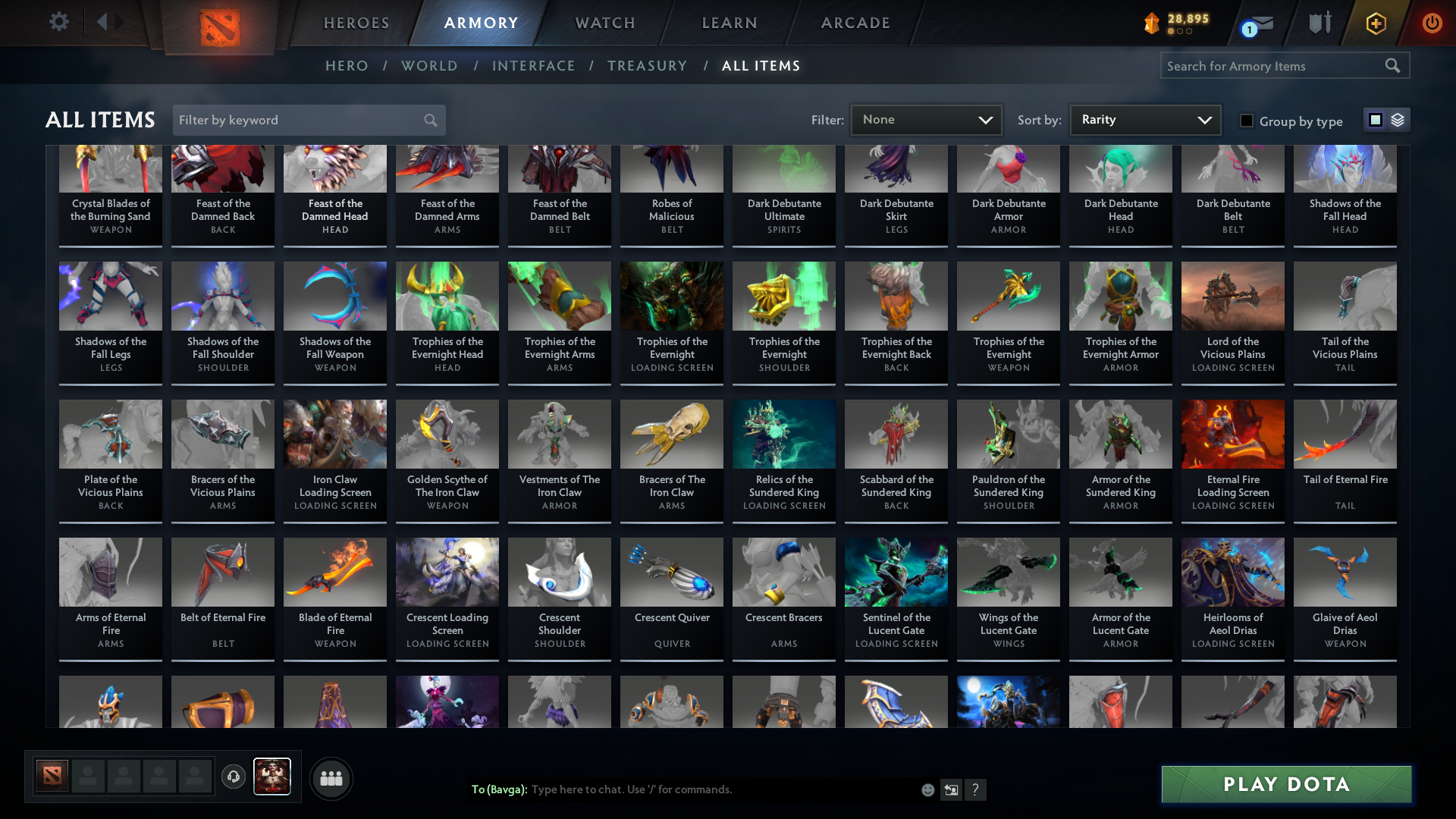Click the settings gear icon
Screen dimensions: 1456x819
pos(59,21)
